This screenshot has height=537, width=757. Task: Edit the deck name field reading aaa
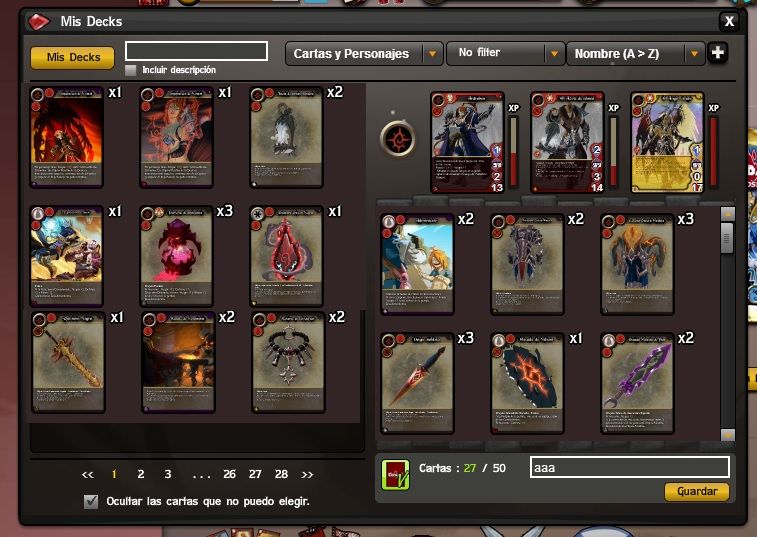pyautogui.click(x=629, y=467)
